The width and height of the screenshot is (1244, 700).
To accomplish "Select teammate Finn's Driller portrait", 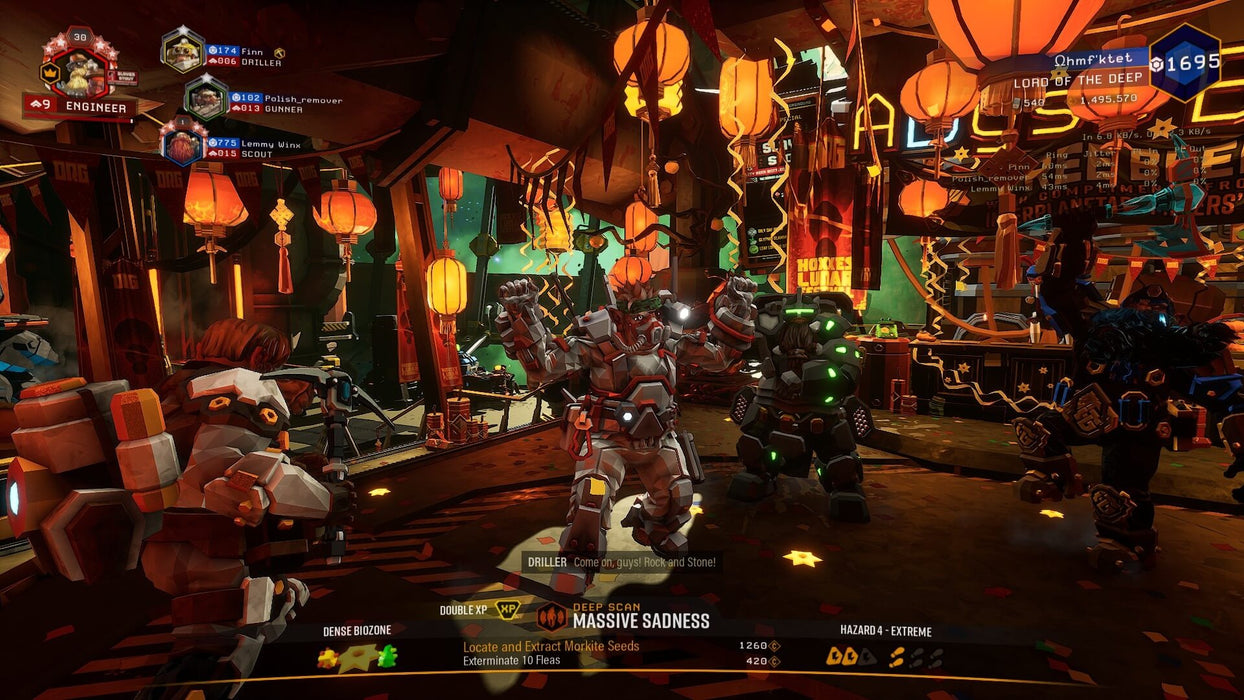I will 183,50.
